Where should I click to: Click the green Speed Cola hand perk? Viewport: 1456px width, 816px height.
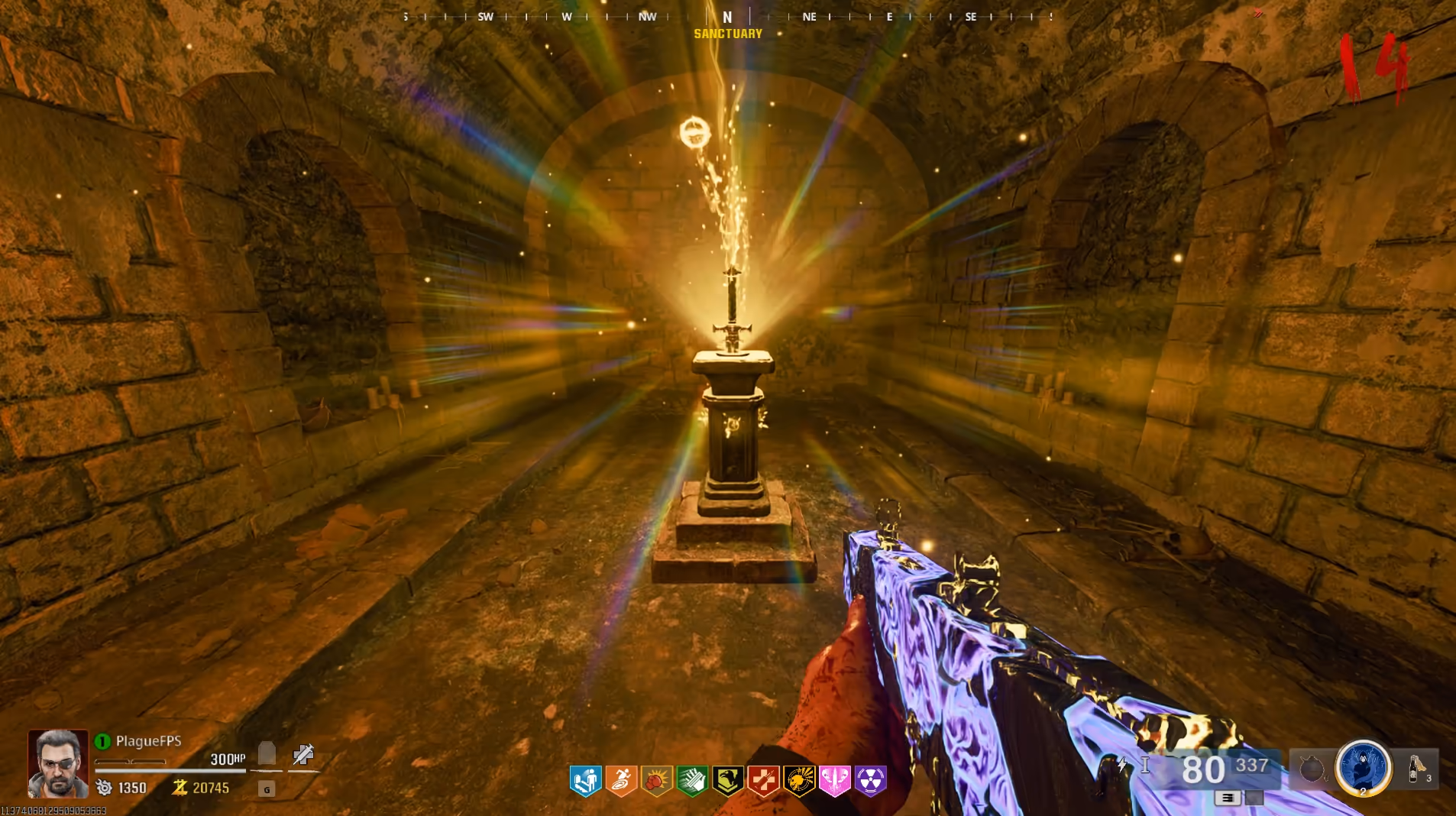coord(692,781)
